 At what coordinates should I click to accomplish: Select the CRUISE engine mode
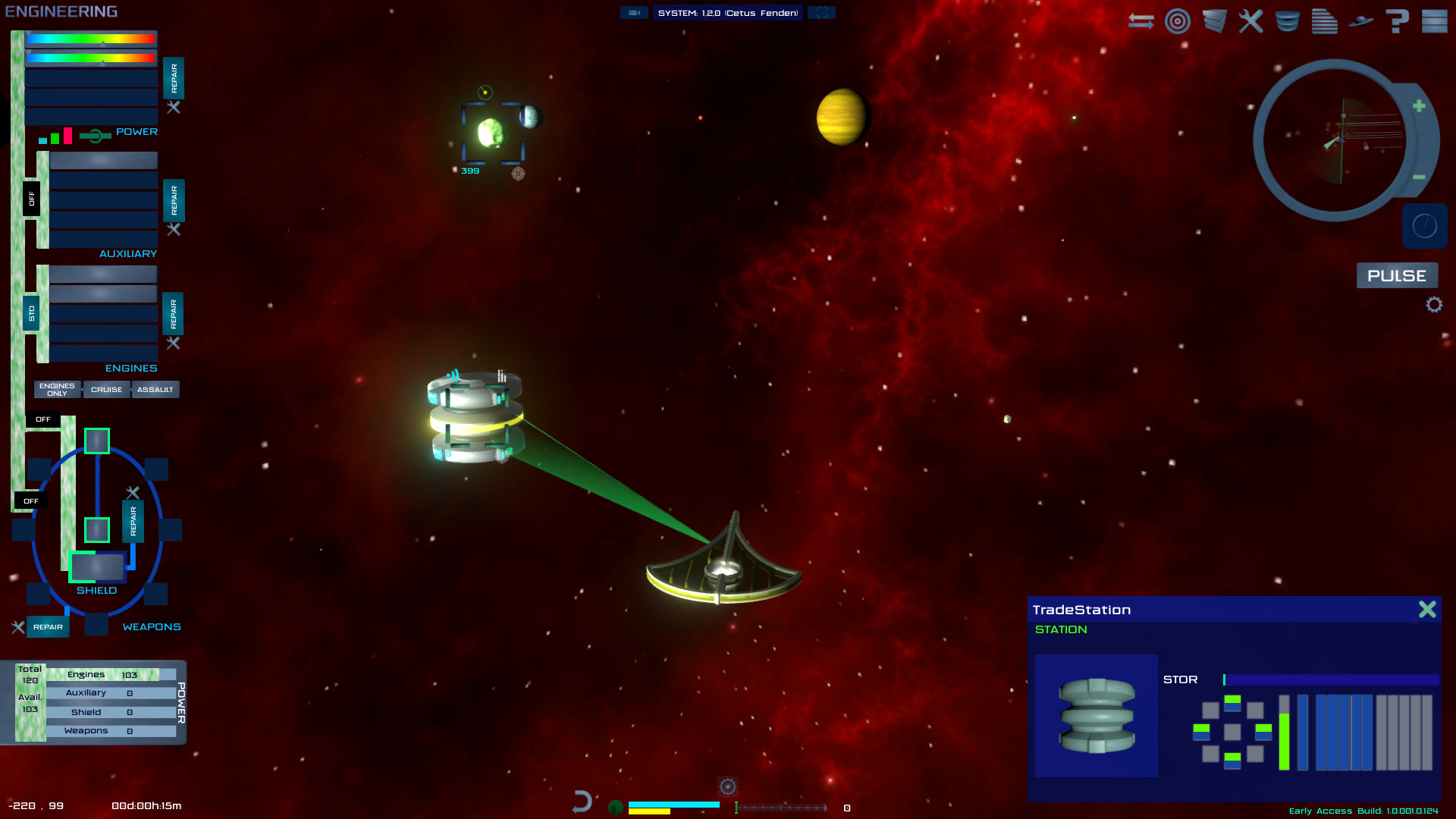[x=106, y=389]
